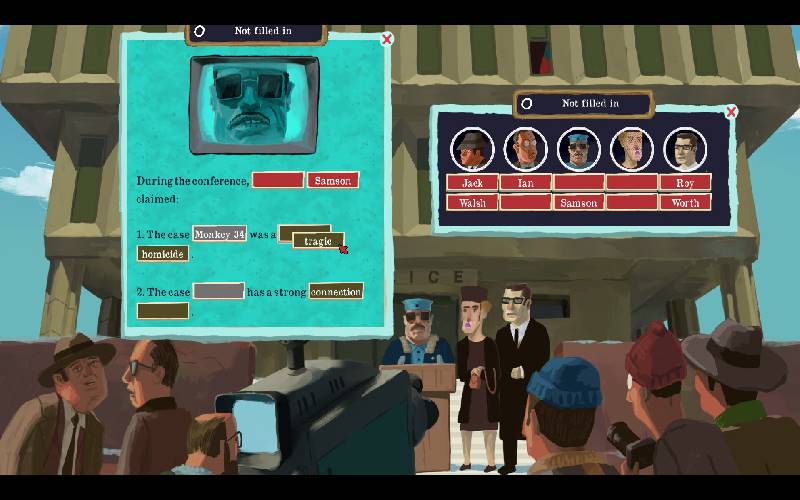
Task: Fill the empty red slot before 'Samson' in the statement
Action: click(x=278, y=181)
